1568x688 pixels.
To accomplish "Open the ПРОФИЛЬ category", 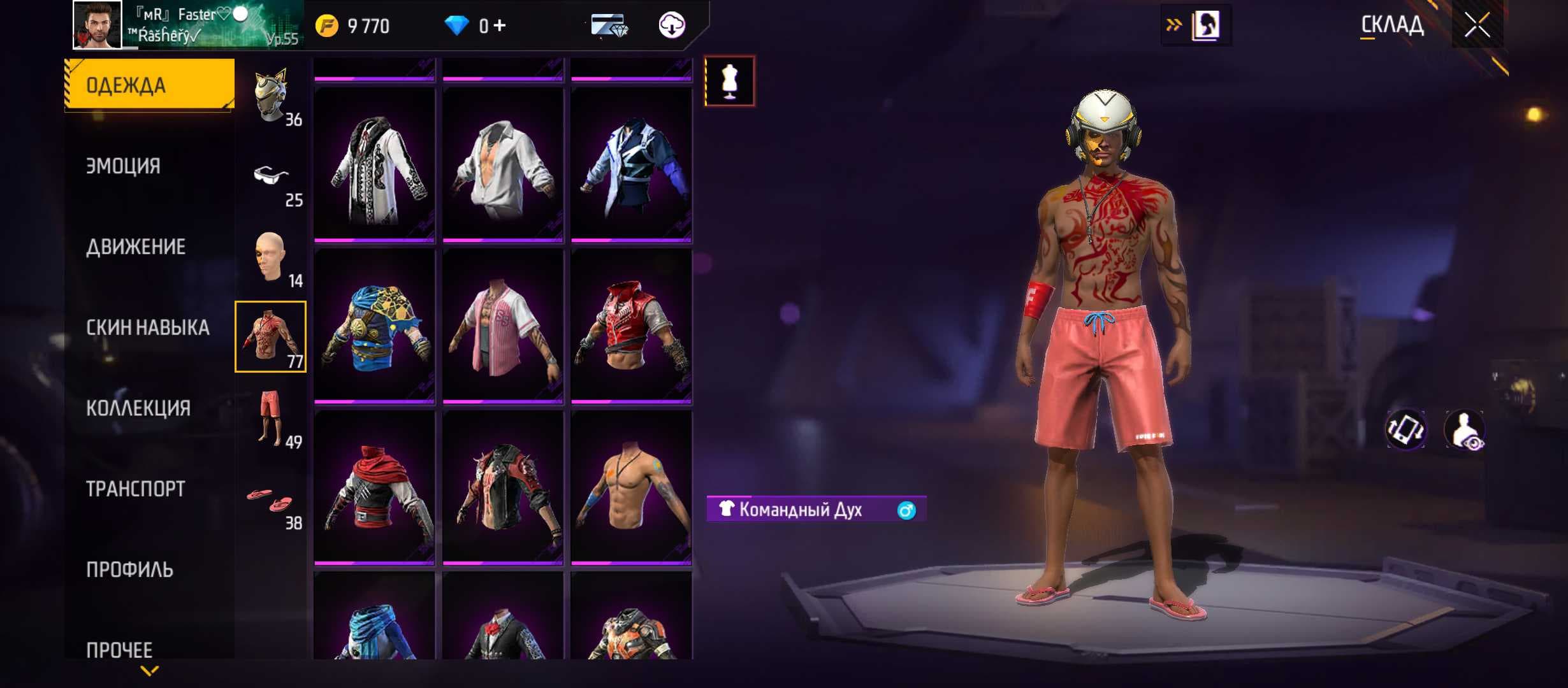I will point(129,570).
